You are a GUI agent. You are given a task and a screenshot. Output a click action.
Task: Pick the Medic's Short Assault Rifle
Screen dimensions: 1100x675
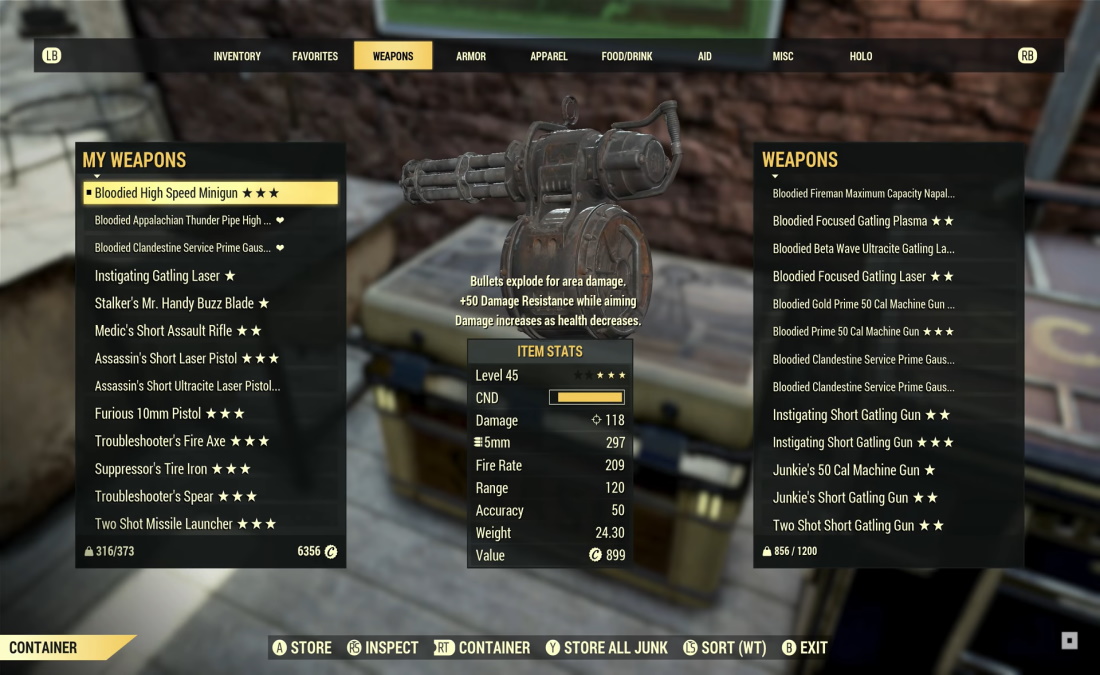coord(178,331)
